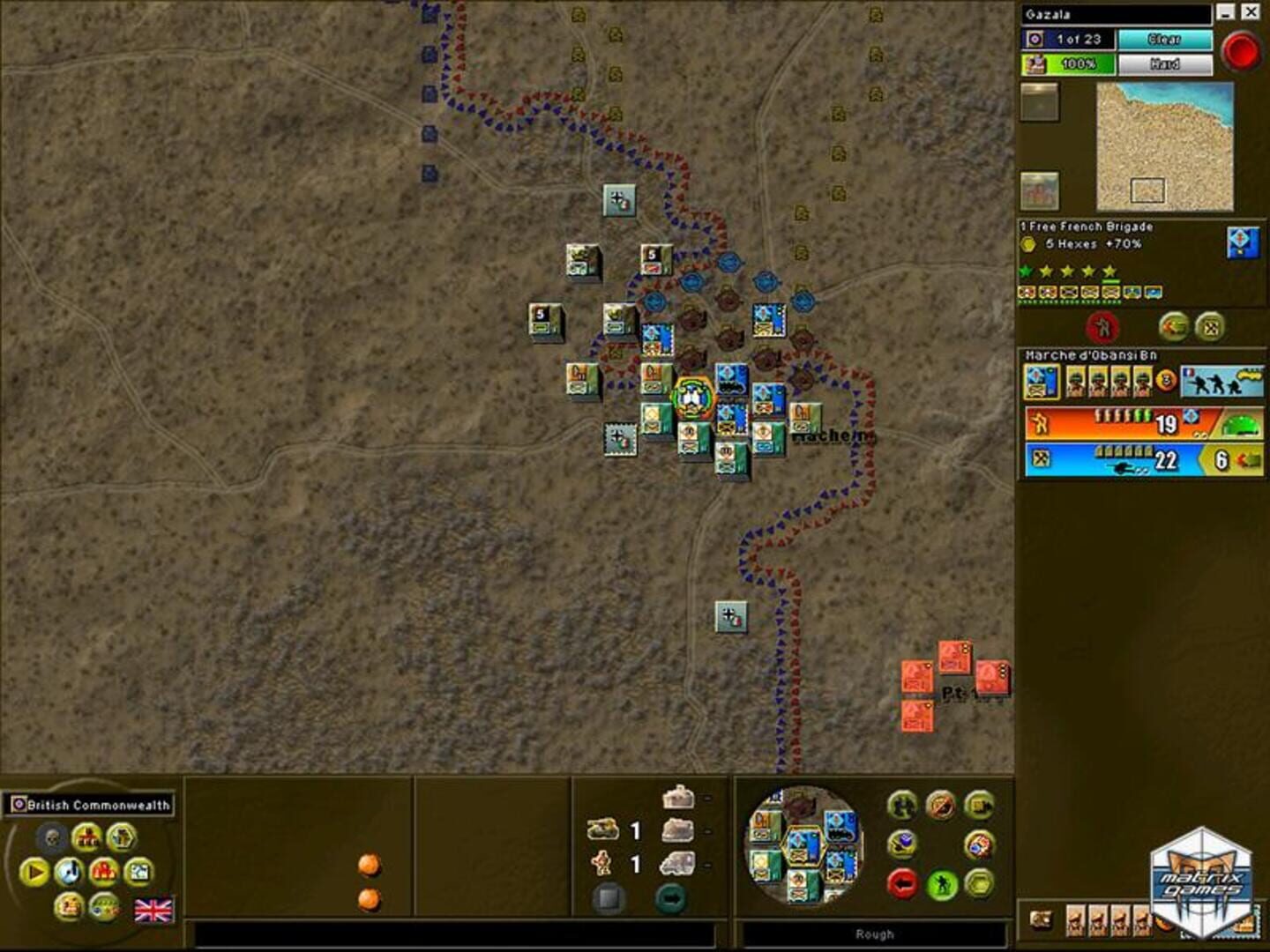Click the purple dig-in order icon

[x=901, y=845]
